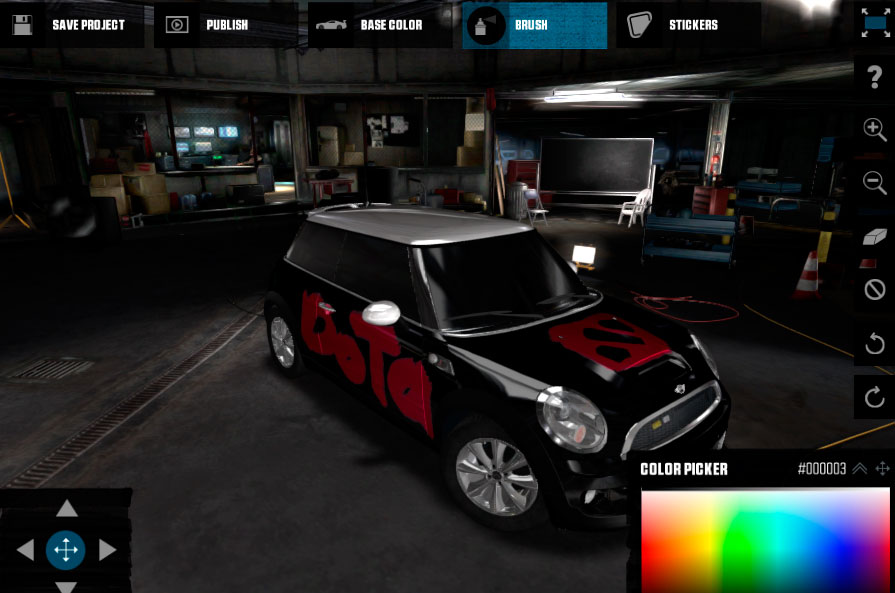895x593 pixels.
Task: Click the Color Picker move handle
Action: click(883, 468)
